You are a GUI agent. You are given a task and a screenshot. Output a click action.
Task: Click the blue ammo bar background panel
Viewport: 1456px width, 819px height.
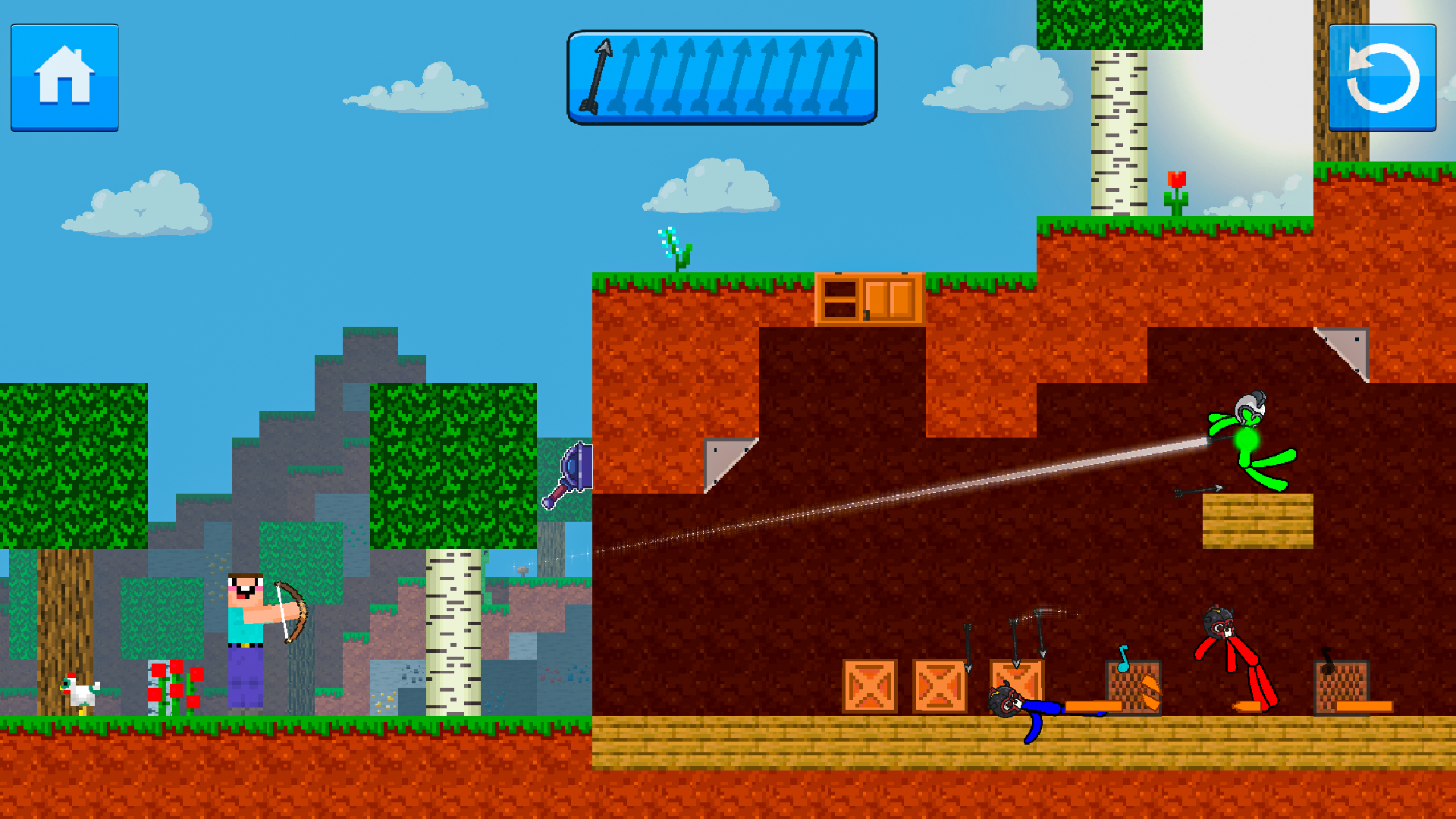tap(723, 76)
